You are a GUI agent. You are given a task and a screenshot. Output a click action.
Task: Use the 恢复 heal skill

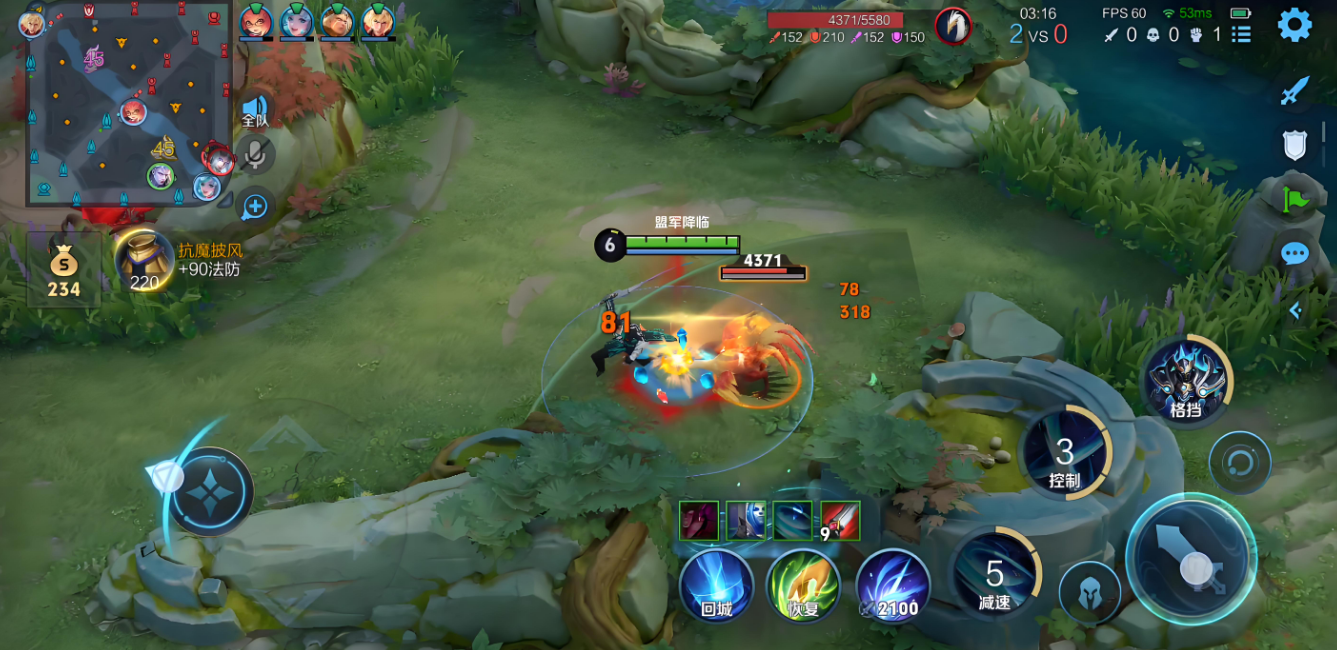tap(804, 585)
